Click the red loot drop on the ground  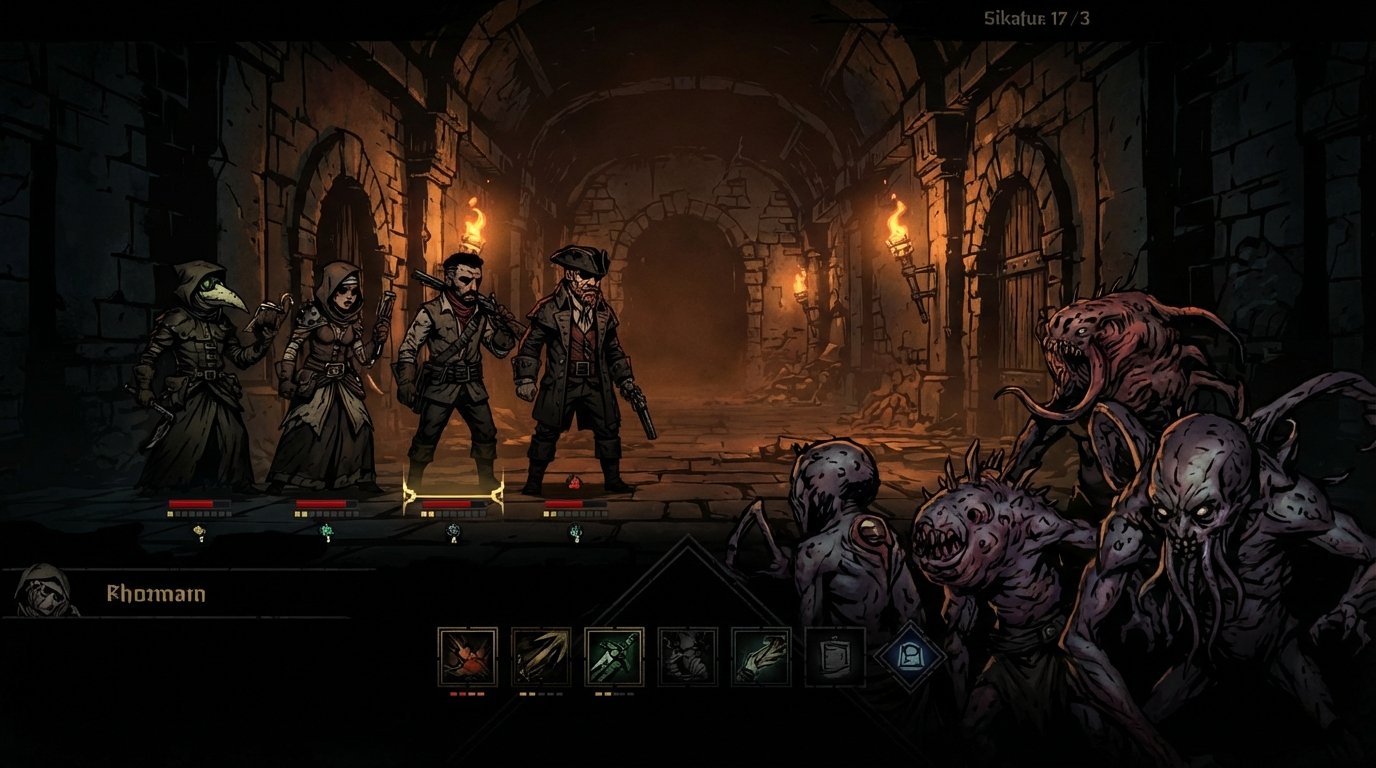[576, 480]
